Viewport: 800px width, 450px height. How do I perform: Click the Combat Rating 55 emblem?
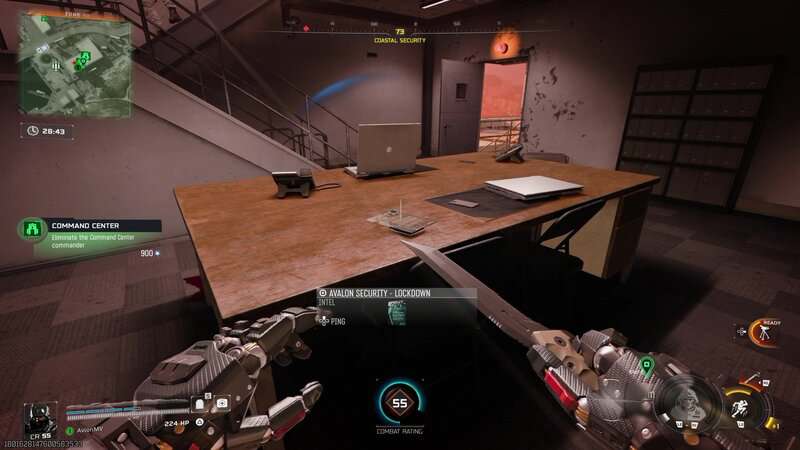tap(400, 404)
